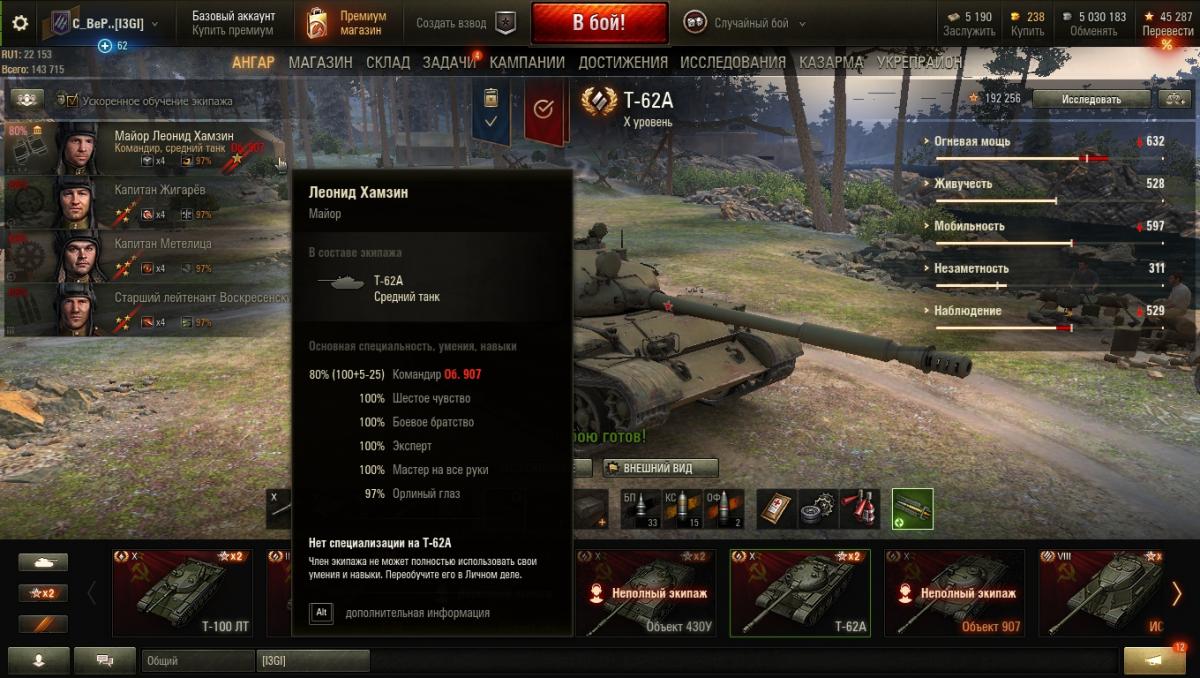
Task: Start the battle with В бой! button
Action: pos(599,23)
